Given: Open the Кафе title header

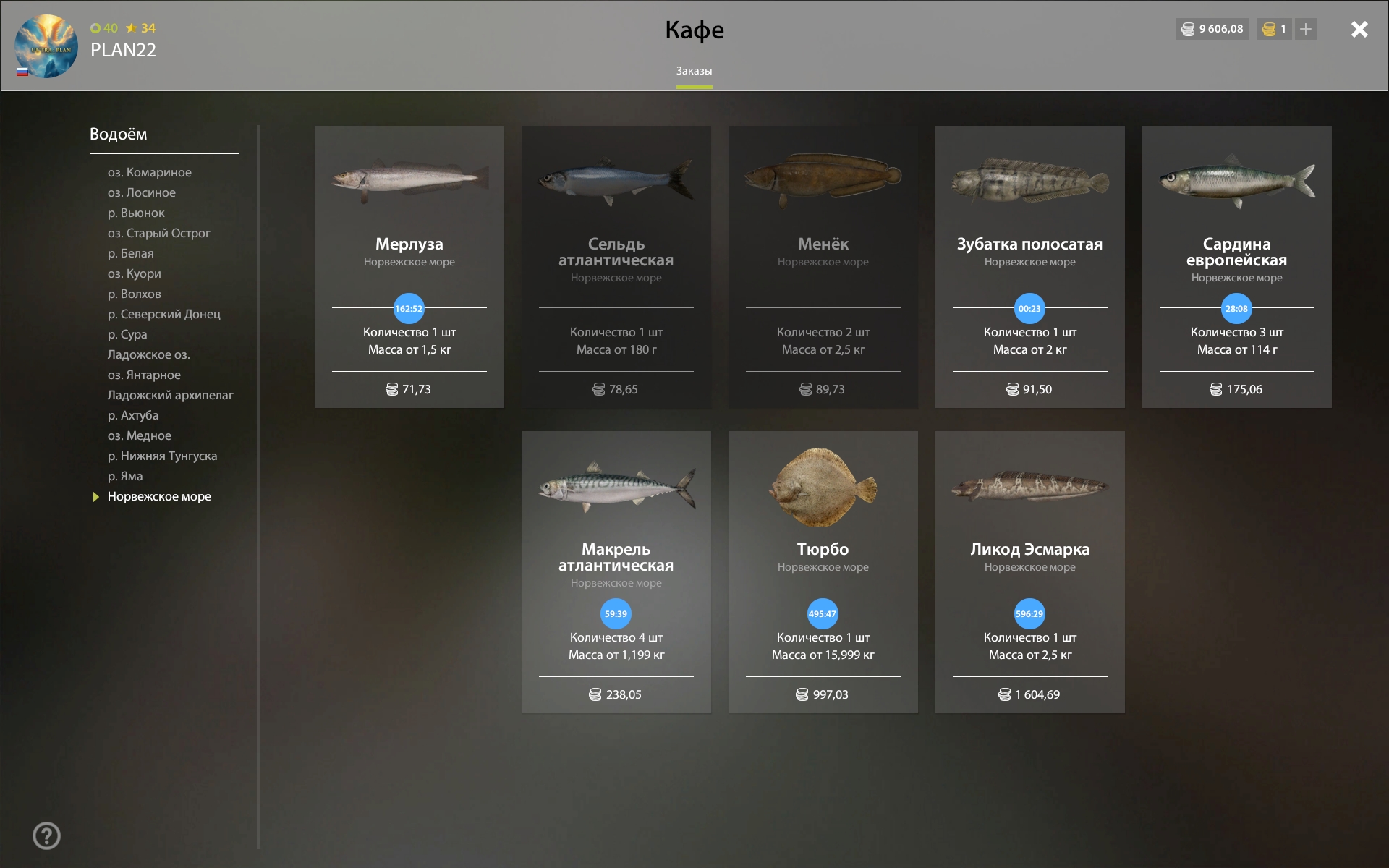Looking at the screenshot, I should pos(693,30).
